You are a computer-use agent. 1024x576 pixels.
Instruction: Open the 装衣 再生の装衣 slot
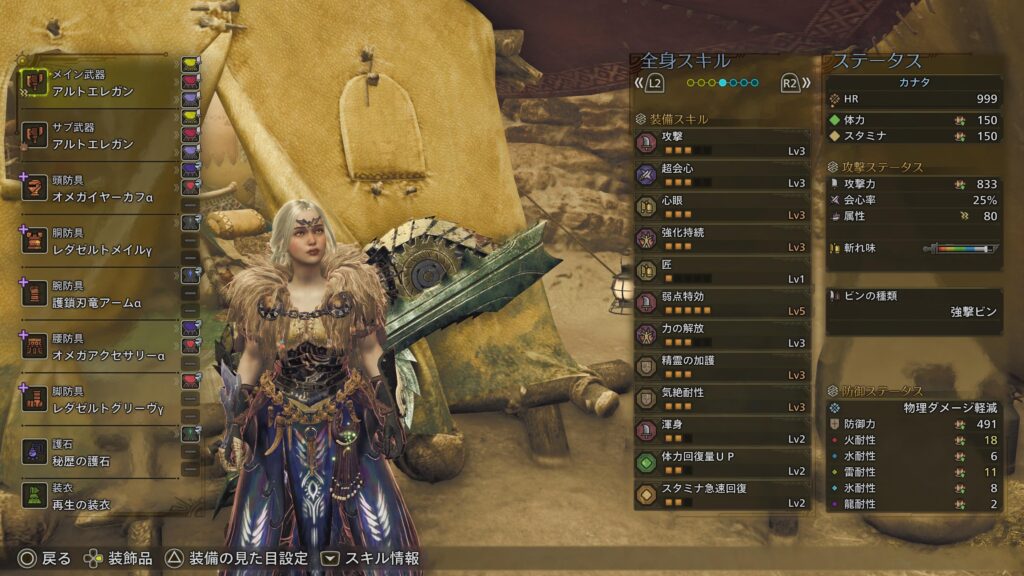coord(98,497)
